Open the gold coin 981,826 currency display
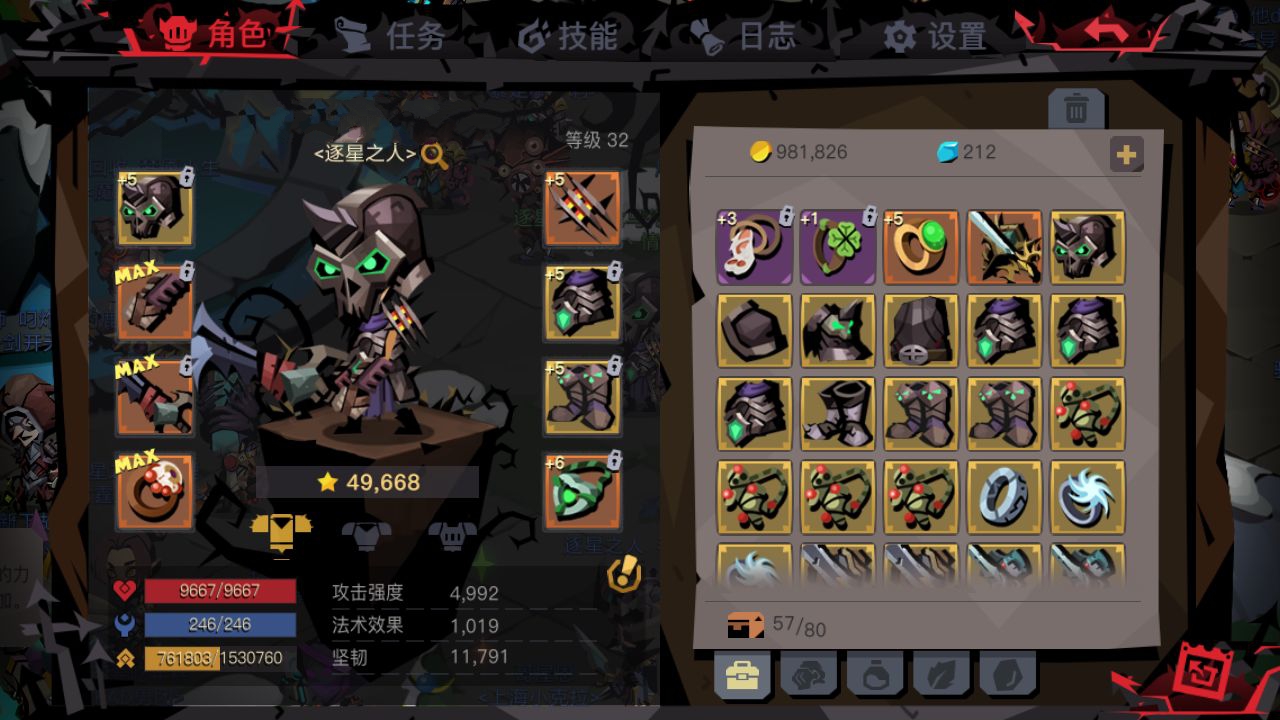This screenshot has width=1280, height=720. click(x=800, y=152)
